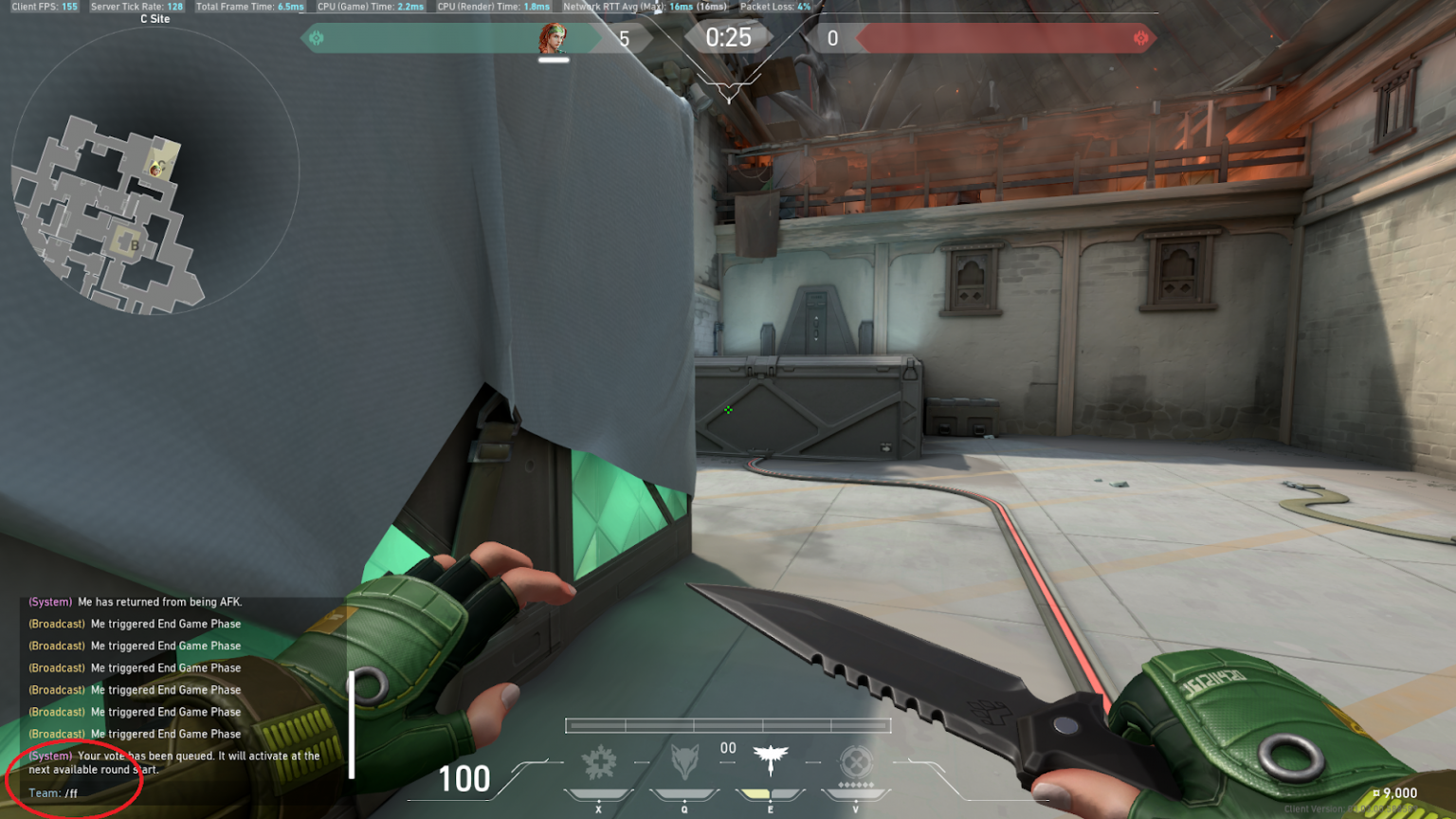Click a Broadcast End Game Phase message
This screenshot has width=1456, height=819.
[133, 624]
